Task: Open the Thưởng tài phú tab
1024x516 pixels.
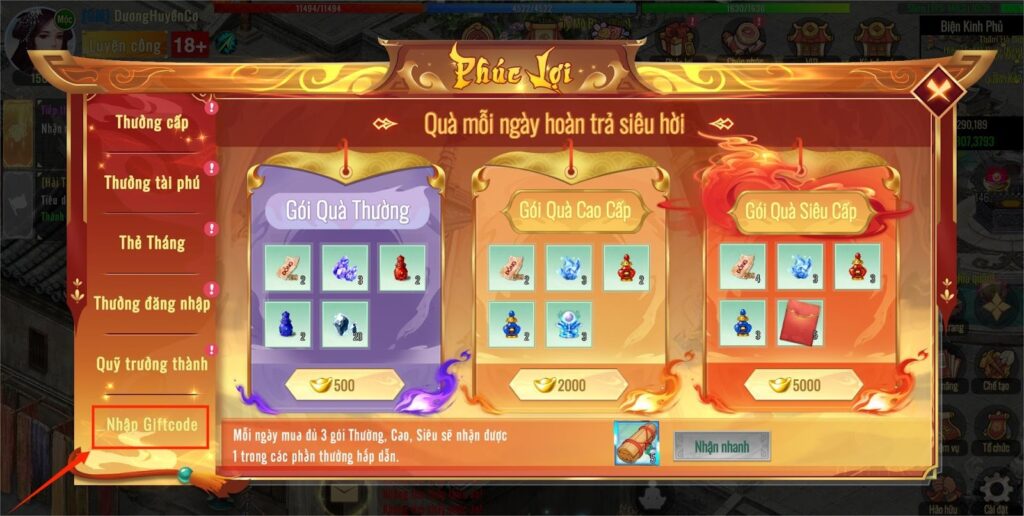Action: point(151,183)
